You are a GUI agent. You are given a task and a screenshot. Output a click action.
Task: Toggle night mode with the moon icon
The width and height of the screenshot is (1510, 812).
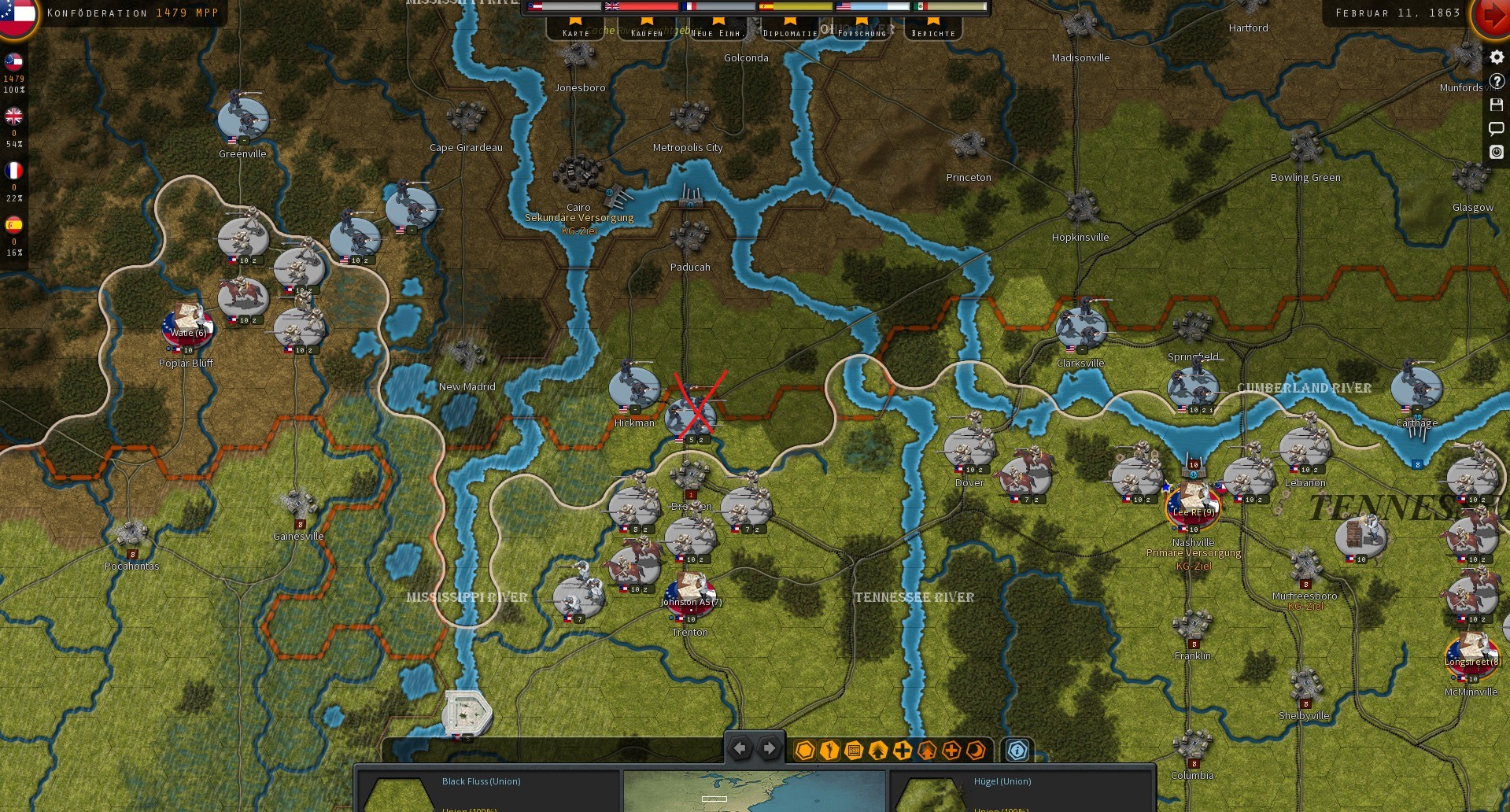coord(976,751)
